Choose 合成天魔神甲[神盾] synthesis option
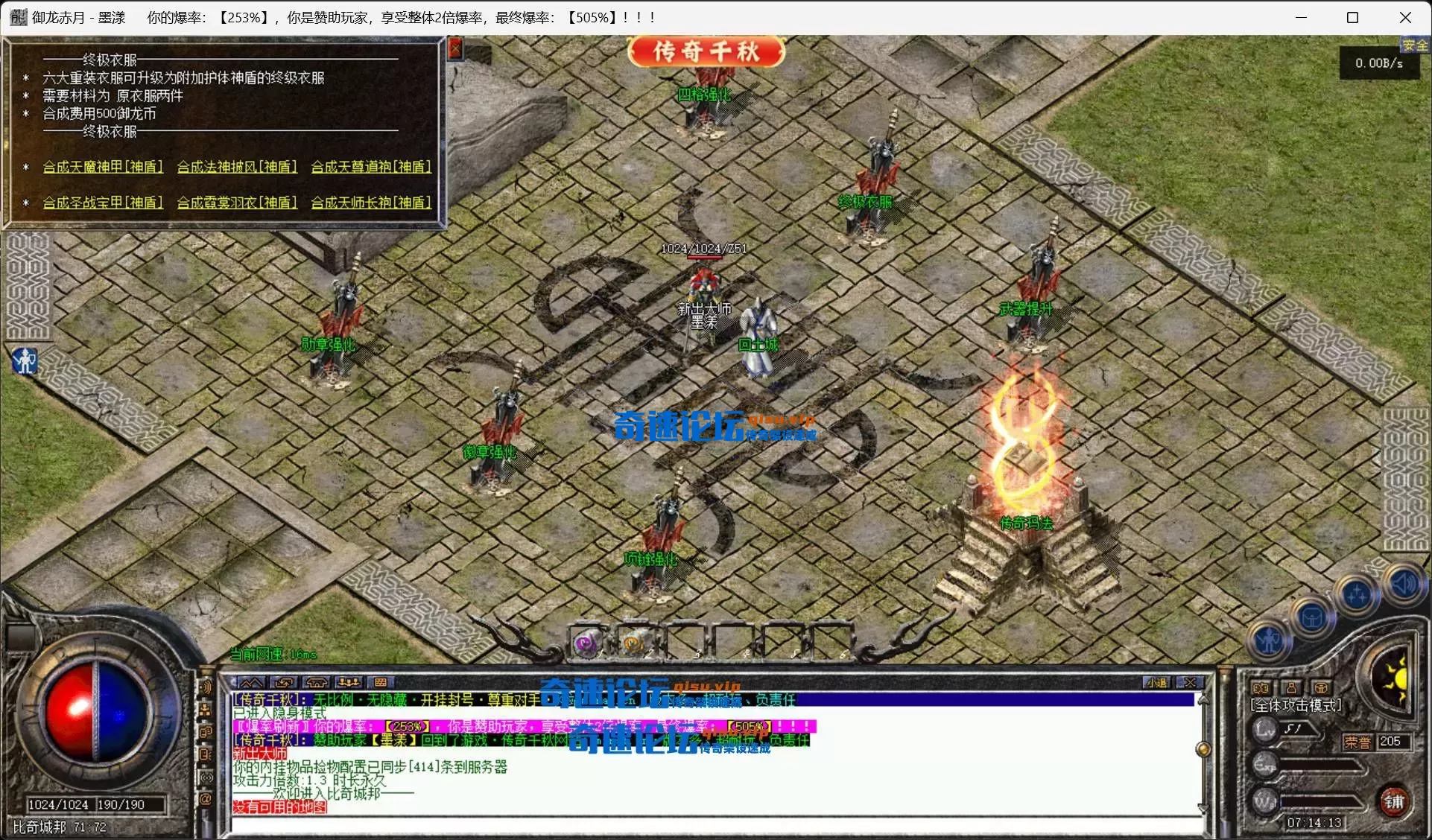This screenshot has height=840, width=1432. pos(103,167)
